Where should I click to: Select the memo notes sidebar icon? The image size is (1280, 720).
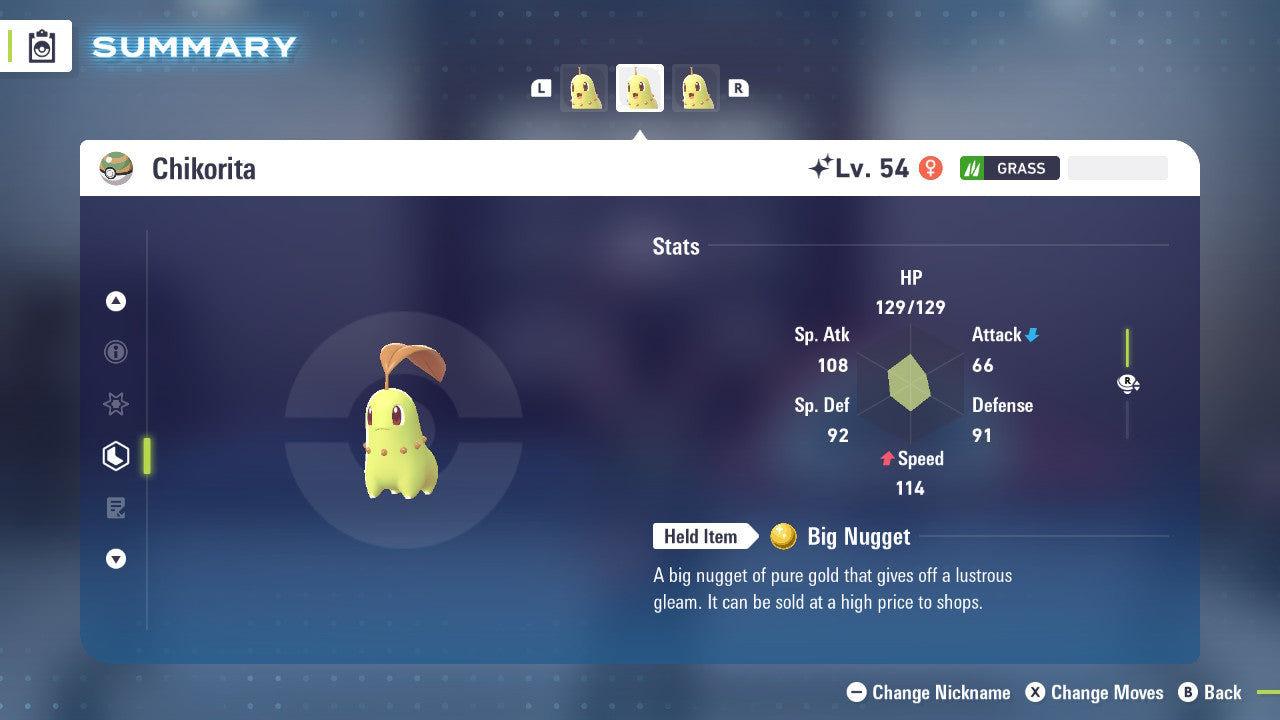(x=115, y=507)
